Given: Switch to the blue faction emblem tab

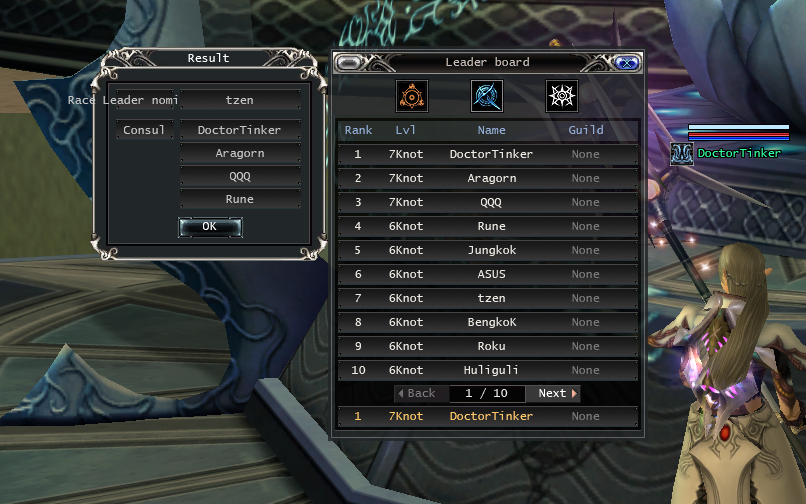Looking at the screenshot, I should [x=487, y=96].
